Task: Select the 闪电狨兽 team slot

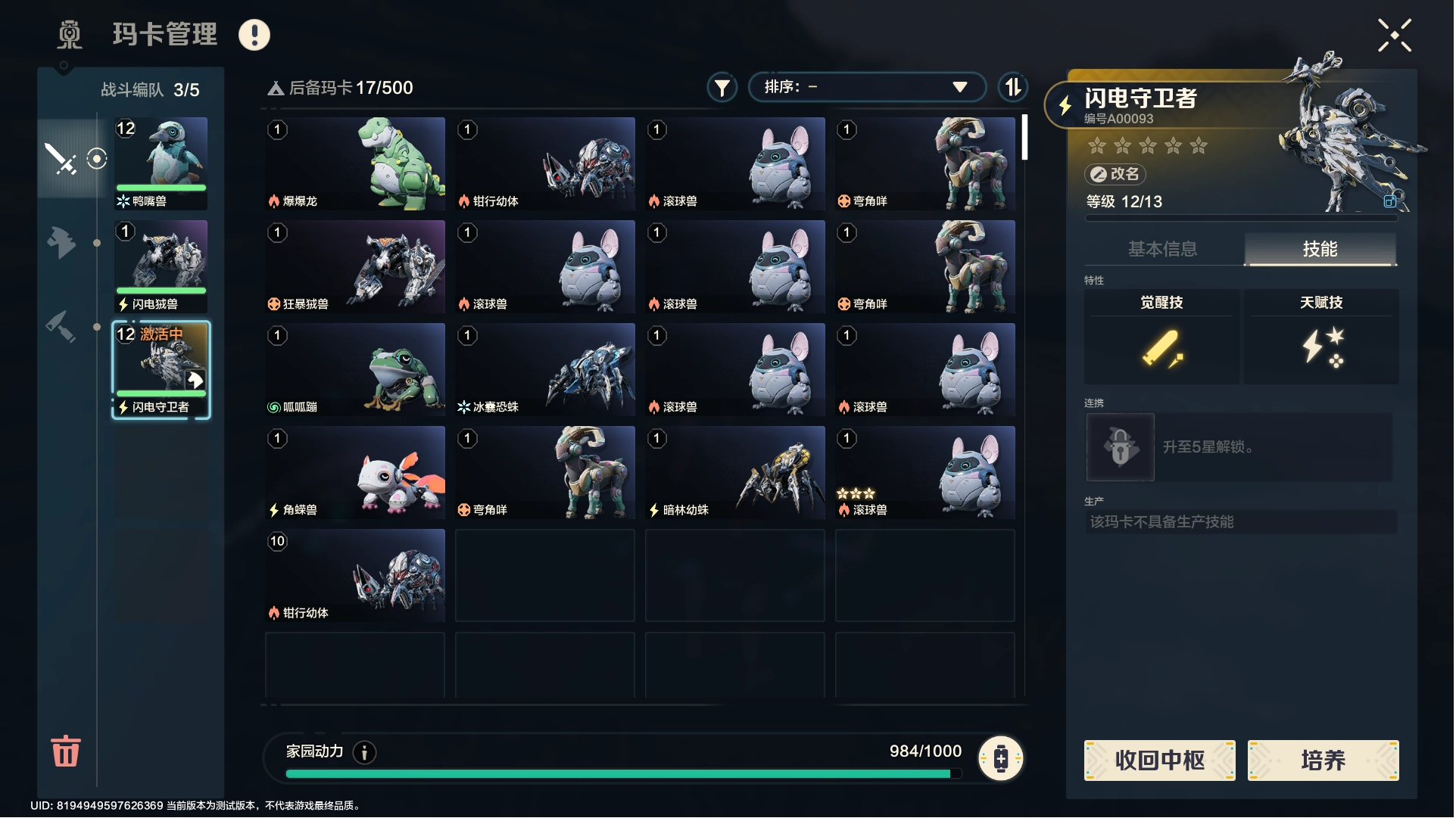Action: coord(161,266)
